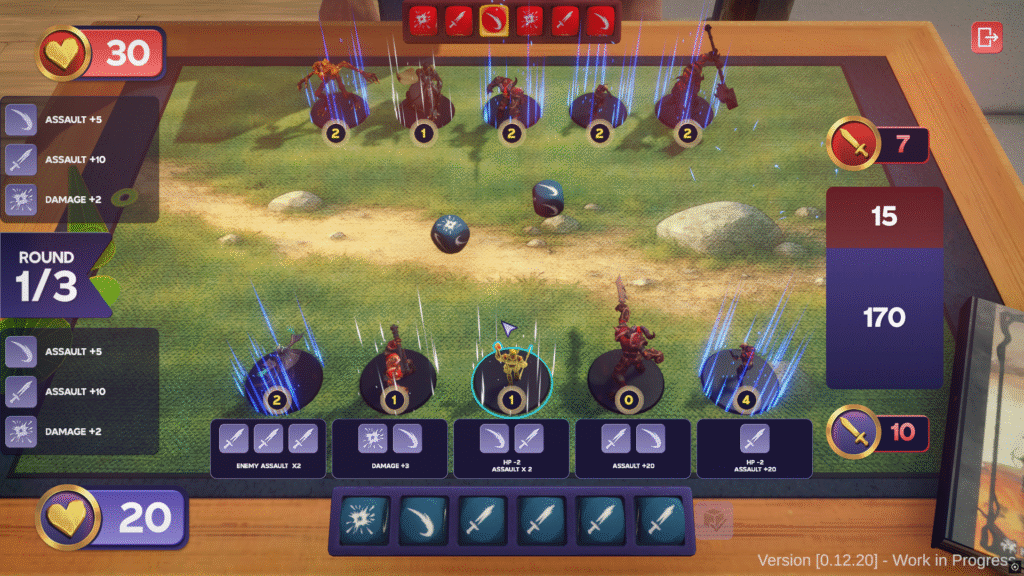The image size is (1024, 576).
Task: Select the Damage +3 ability card
Action: tap(391, 448)
